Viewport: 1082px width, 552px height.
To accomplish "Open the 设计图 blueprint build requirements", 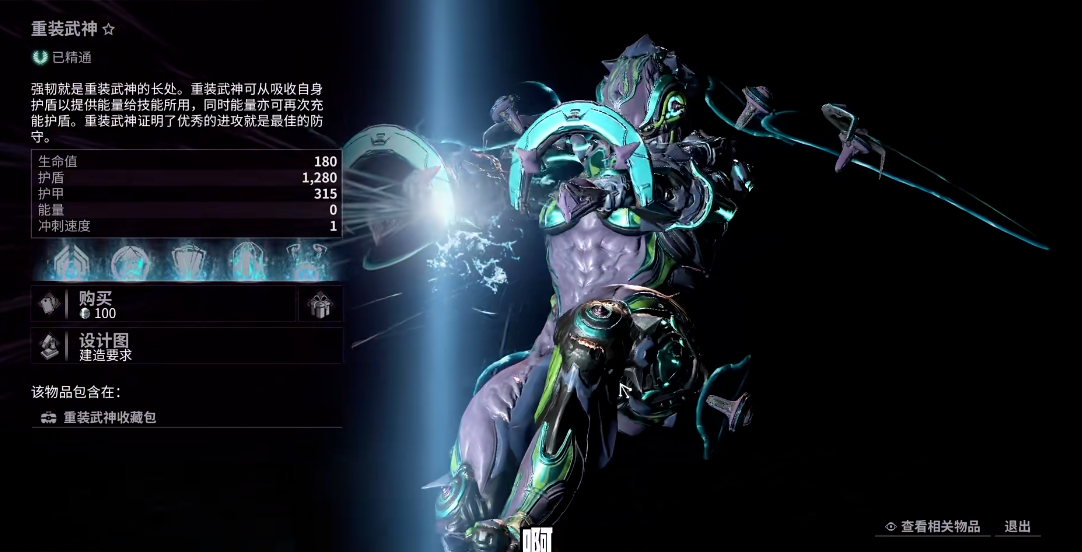I will pos(186,346).
